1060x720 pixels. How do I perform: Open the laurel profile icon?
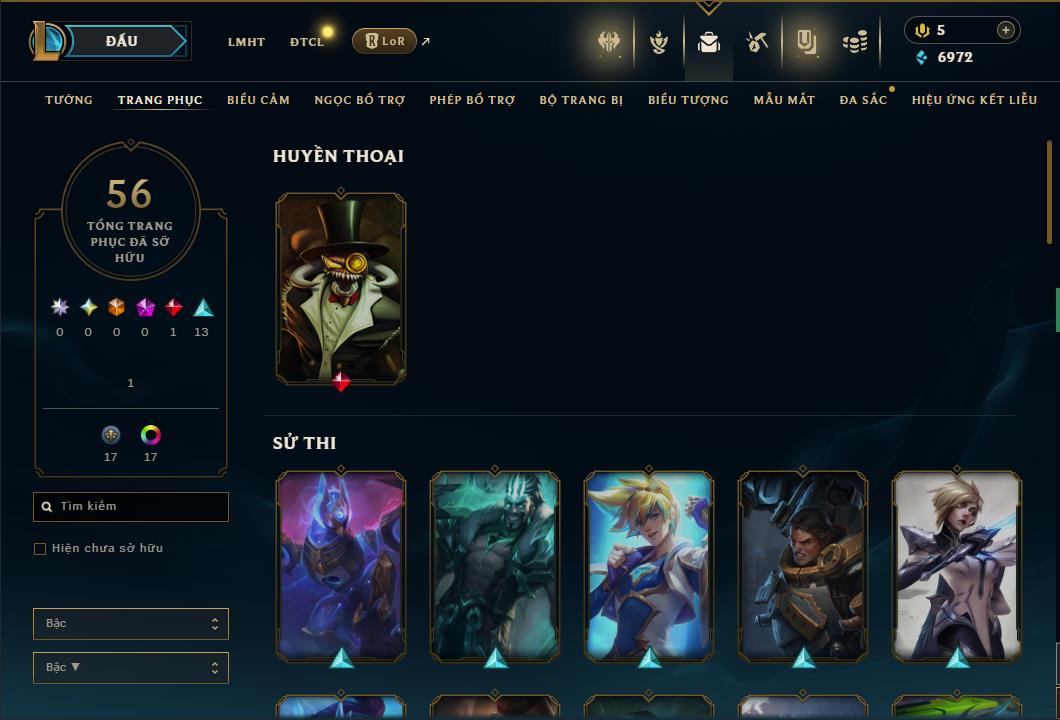[659, 42]
